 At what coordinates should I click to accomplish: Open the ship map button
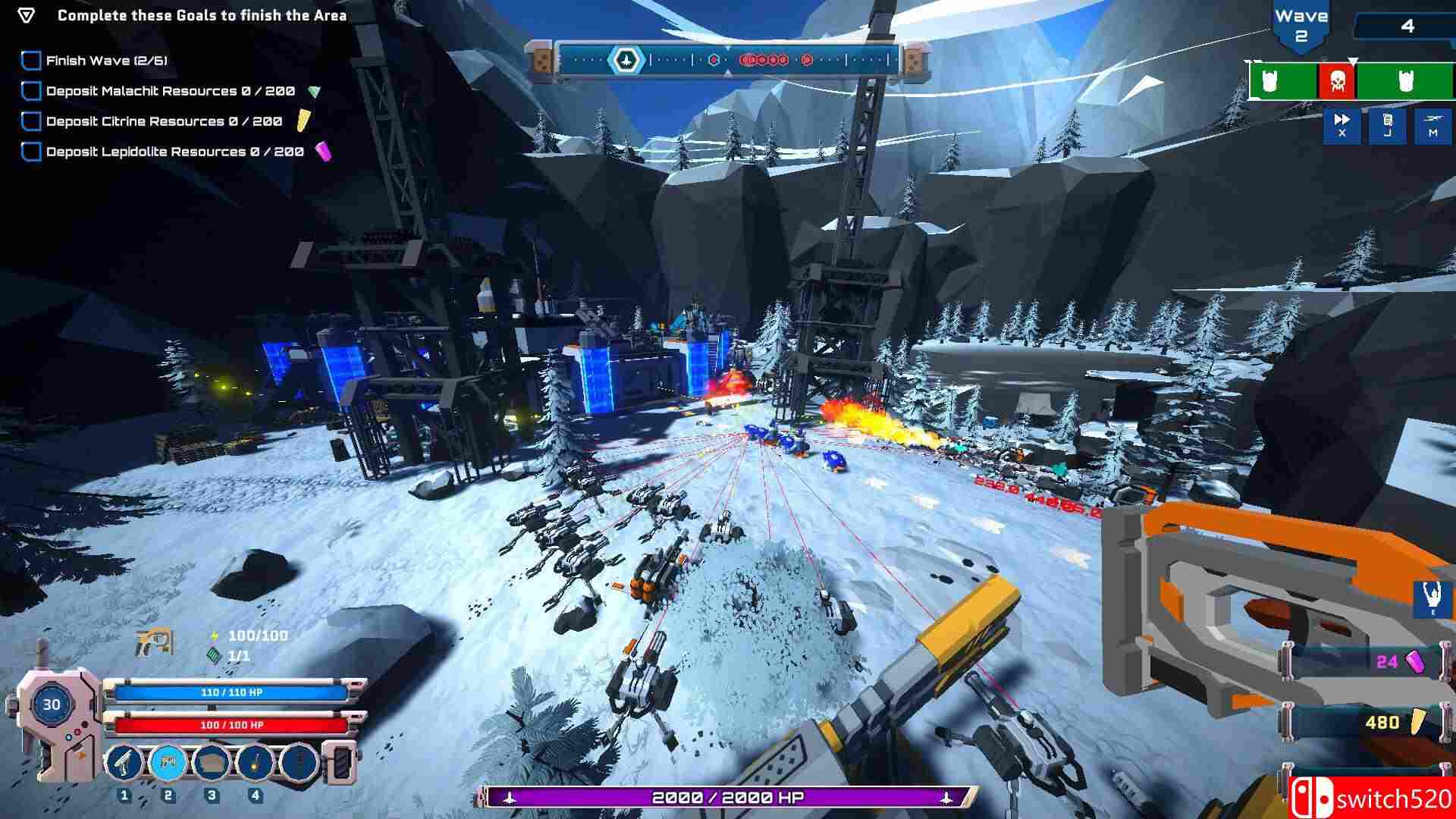point(1432,125)
